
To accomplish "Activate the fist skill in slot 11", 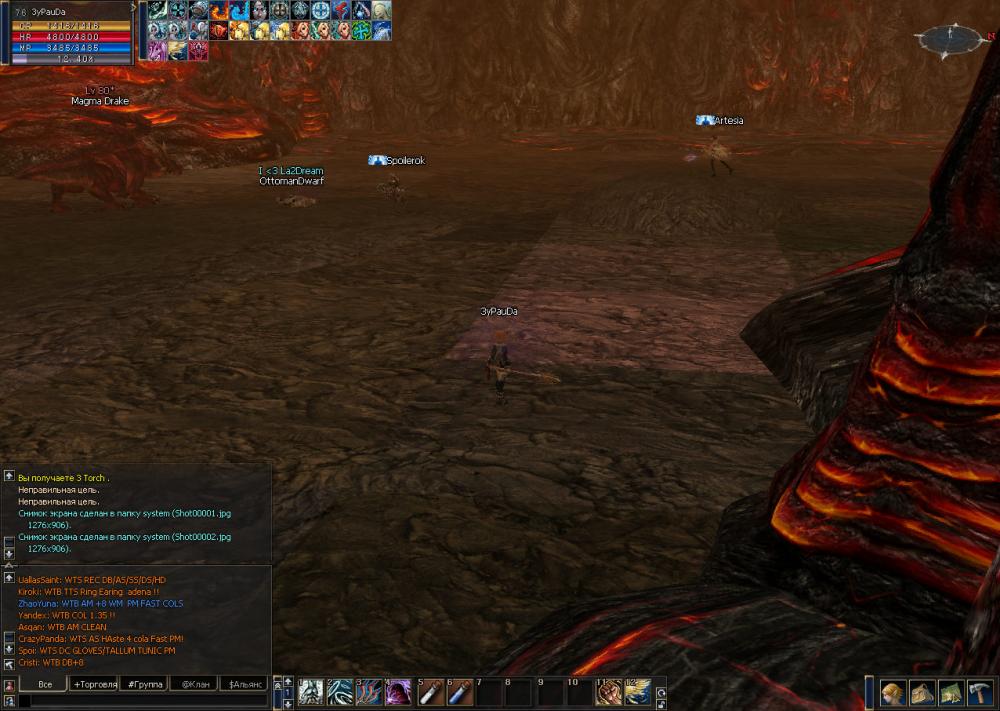I will click(x=609, y=692).
